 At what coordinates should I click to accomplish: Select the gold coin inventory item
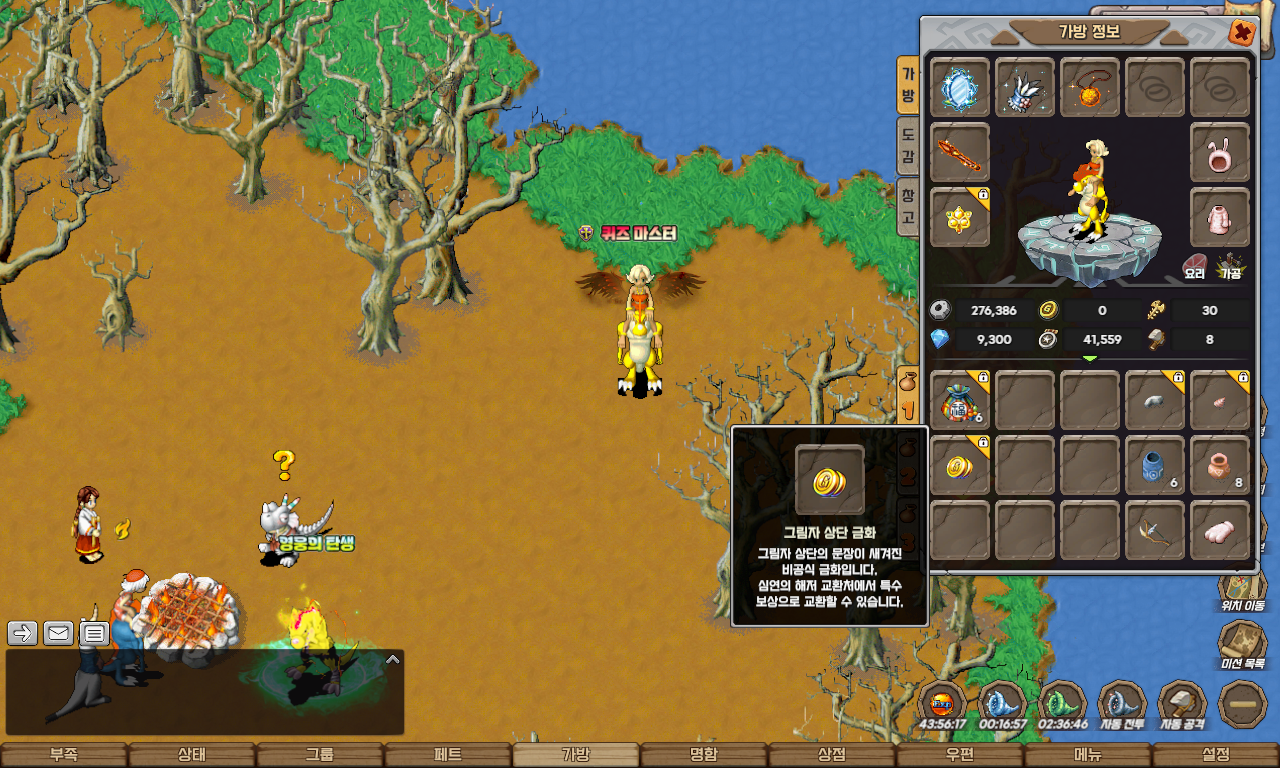pyautogui.click(x=960, y=465)
